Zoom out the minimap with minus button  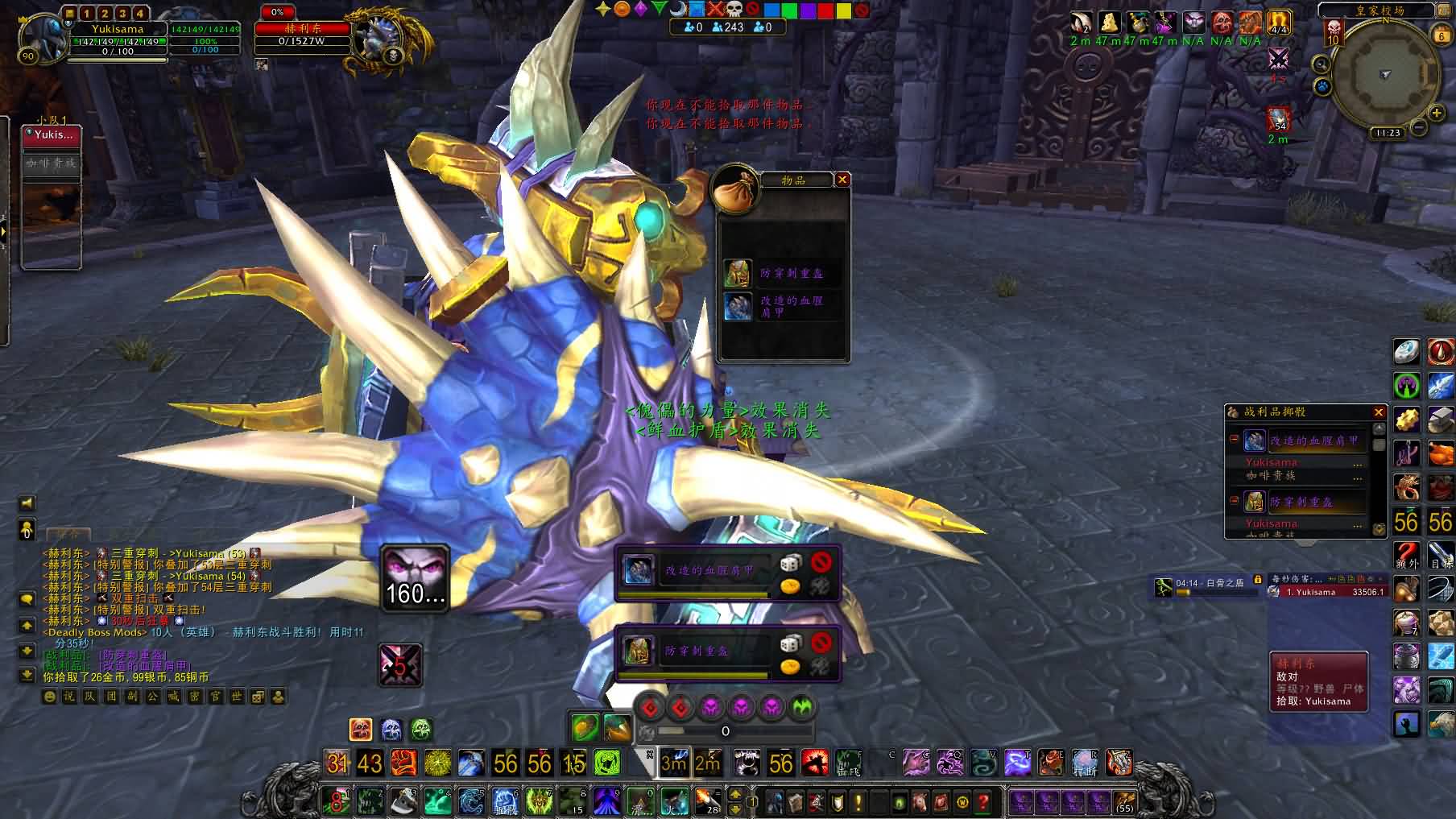click(x=1419, y=127)
